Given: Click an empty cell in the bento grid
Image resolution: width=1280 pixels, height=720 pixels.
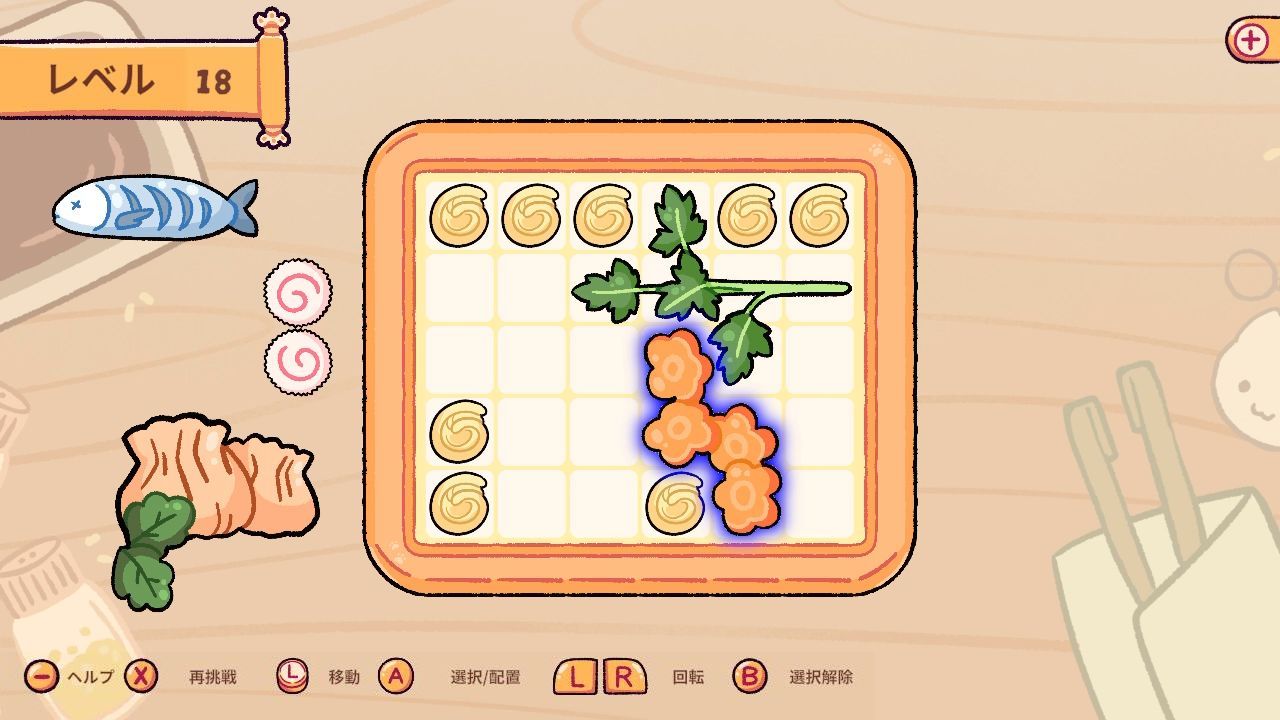Looking at the screenshot, I should point(530,360).
